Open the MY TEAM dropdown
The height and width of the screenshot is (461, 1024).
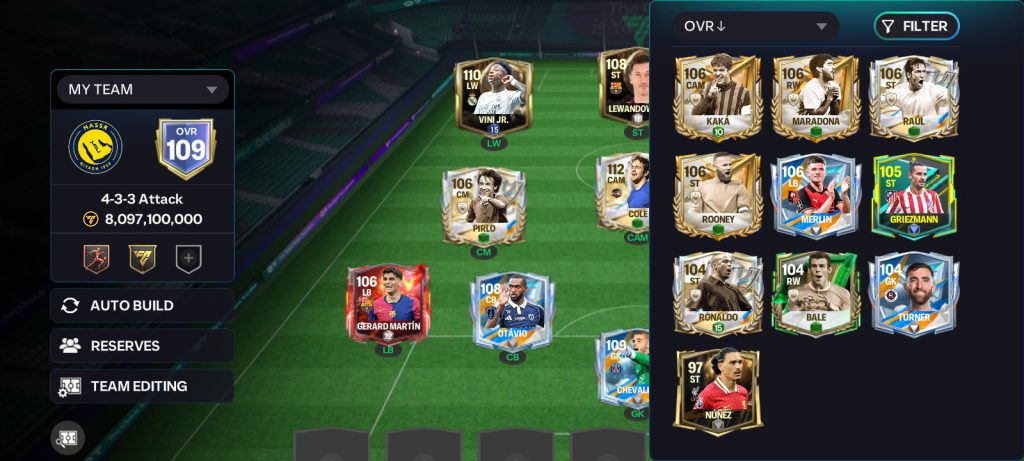click(142, 89)
